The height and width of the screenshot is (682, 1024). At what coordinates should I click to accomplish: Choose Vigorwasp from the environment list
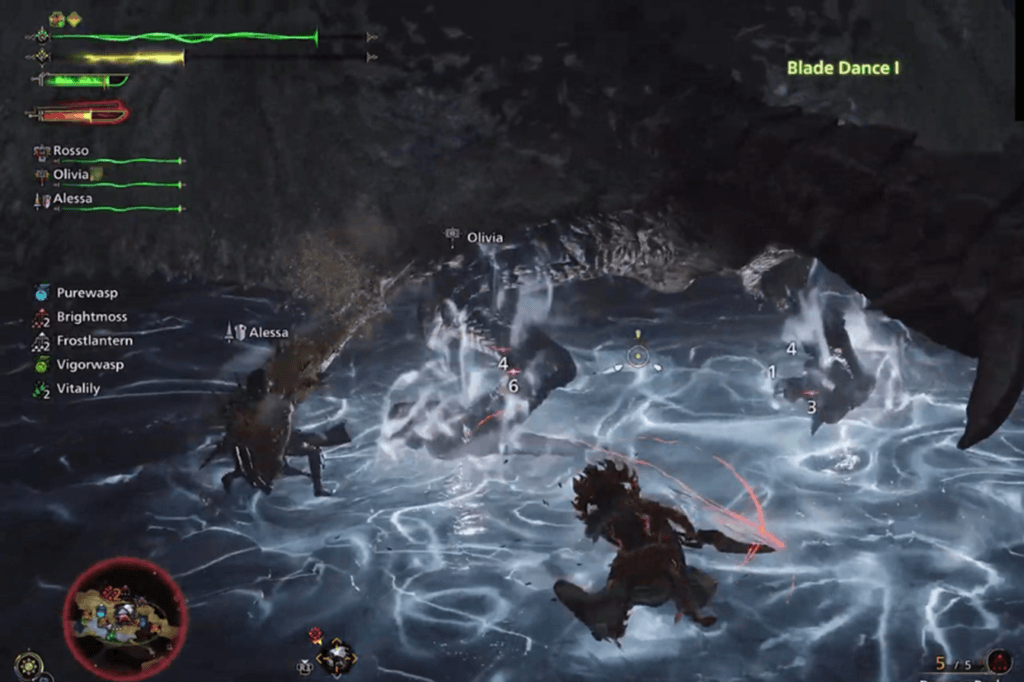pos(89,365)
